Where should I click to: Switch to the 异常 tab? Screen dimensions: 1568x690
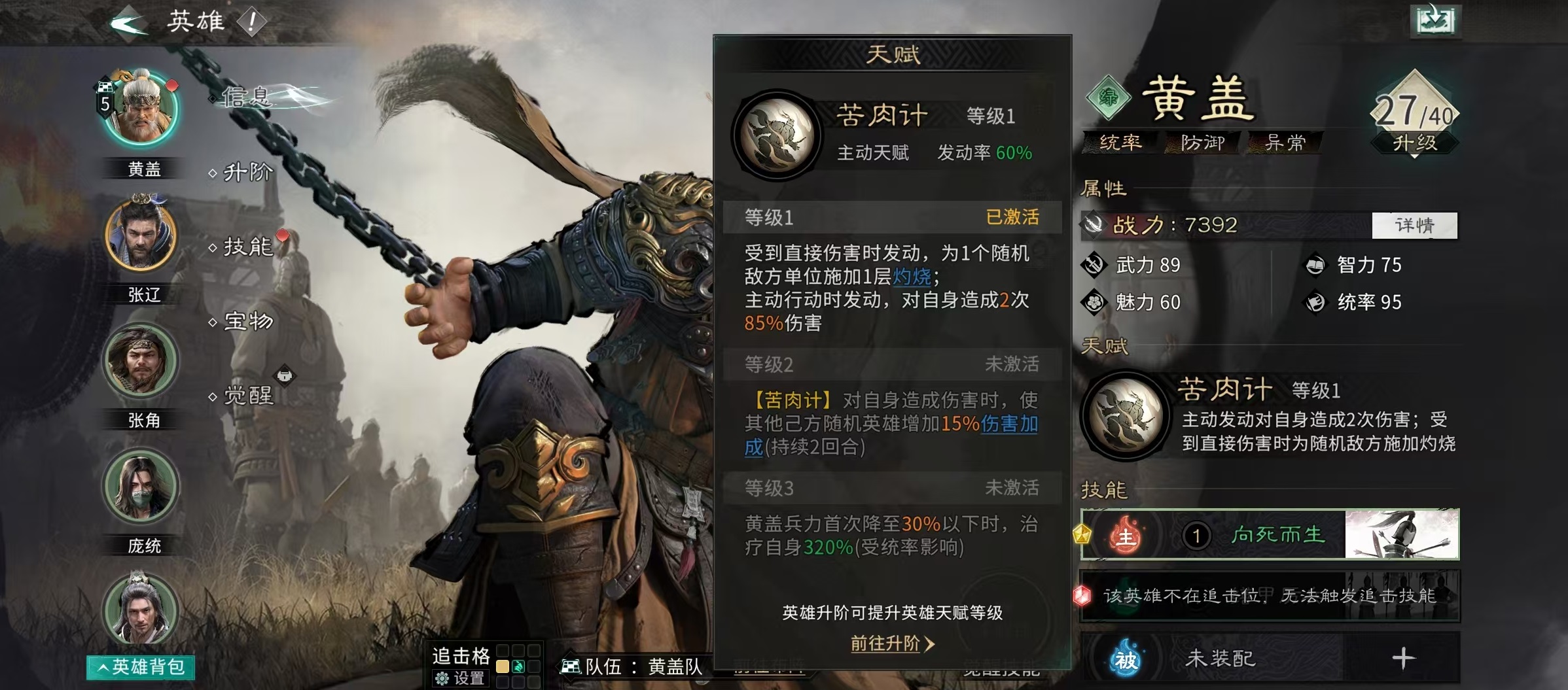click(1284, 143)
